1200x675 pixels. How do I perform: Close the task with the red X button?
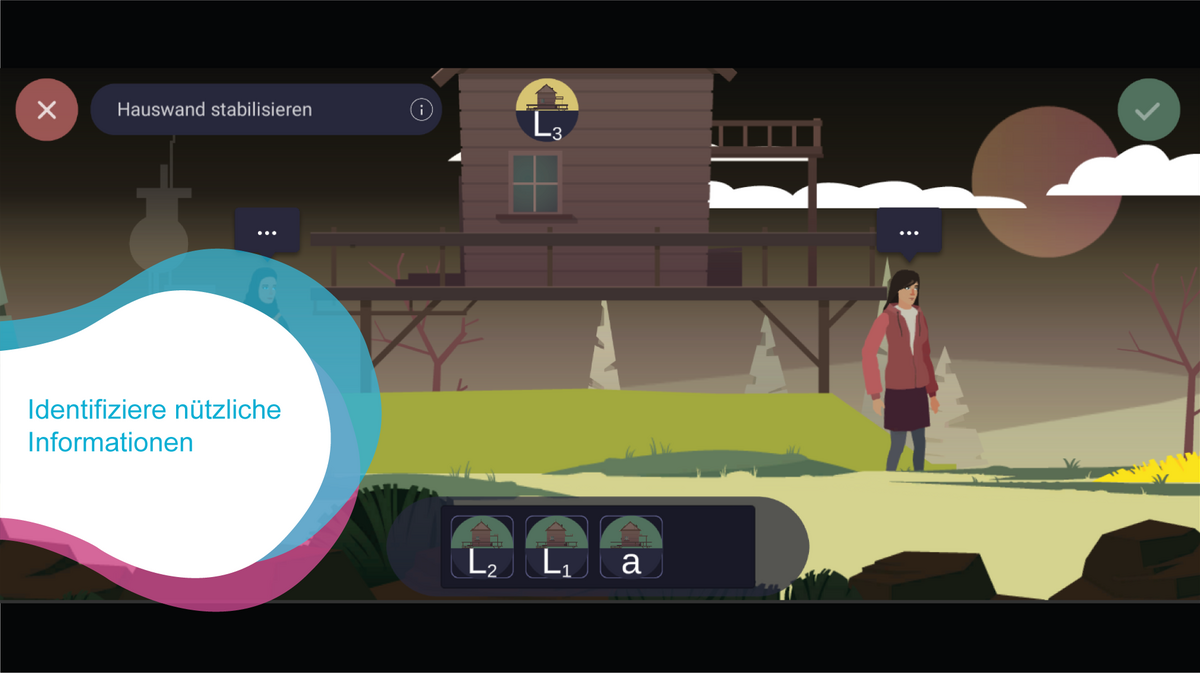(x=47, y=110)
